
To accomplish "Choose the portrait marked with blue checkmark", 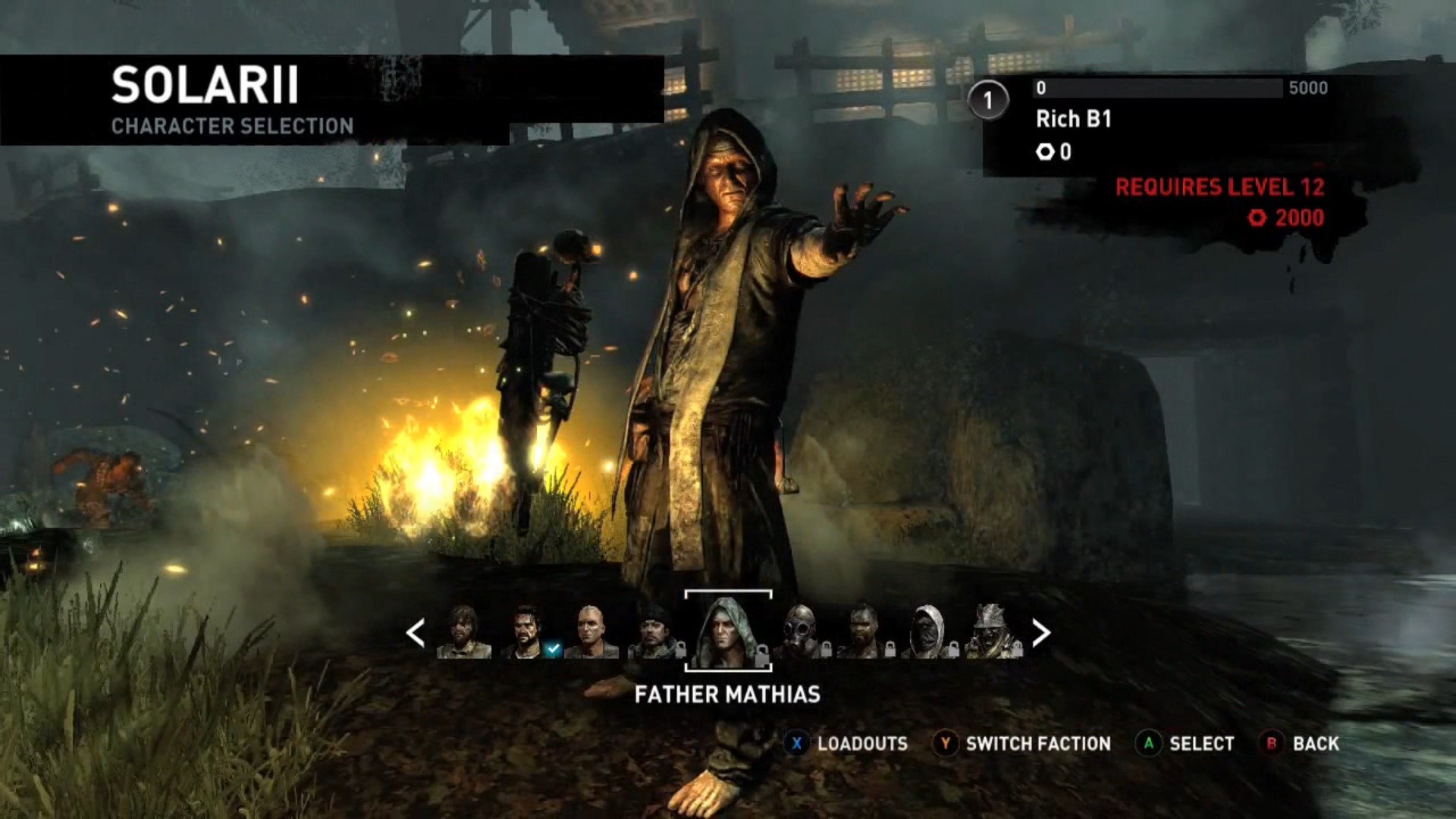I will [527, 632].
